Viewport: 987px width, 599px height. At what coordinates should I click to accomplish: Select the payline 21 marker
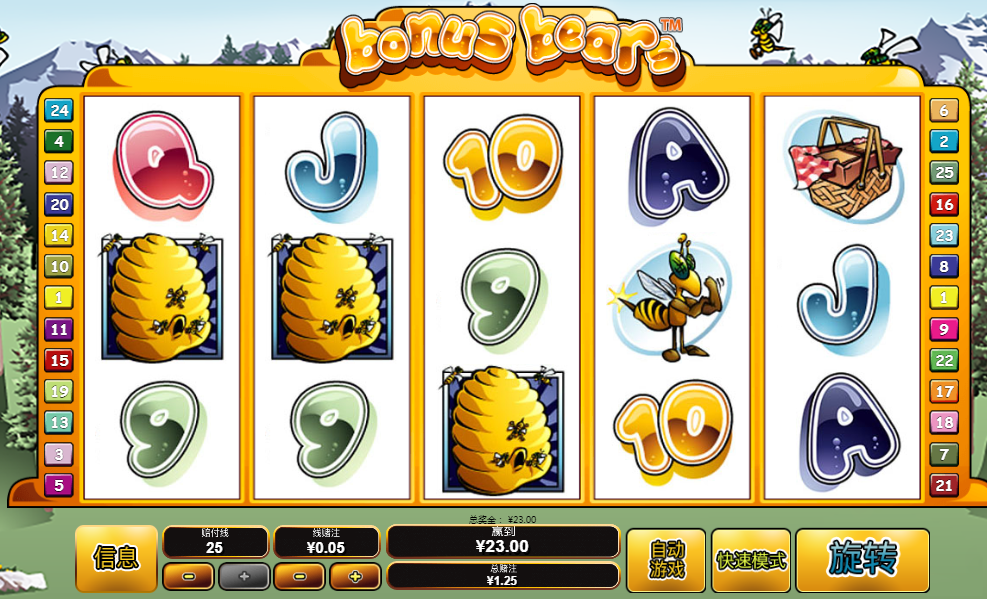[x=944, y=486]
